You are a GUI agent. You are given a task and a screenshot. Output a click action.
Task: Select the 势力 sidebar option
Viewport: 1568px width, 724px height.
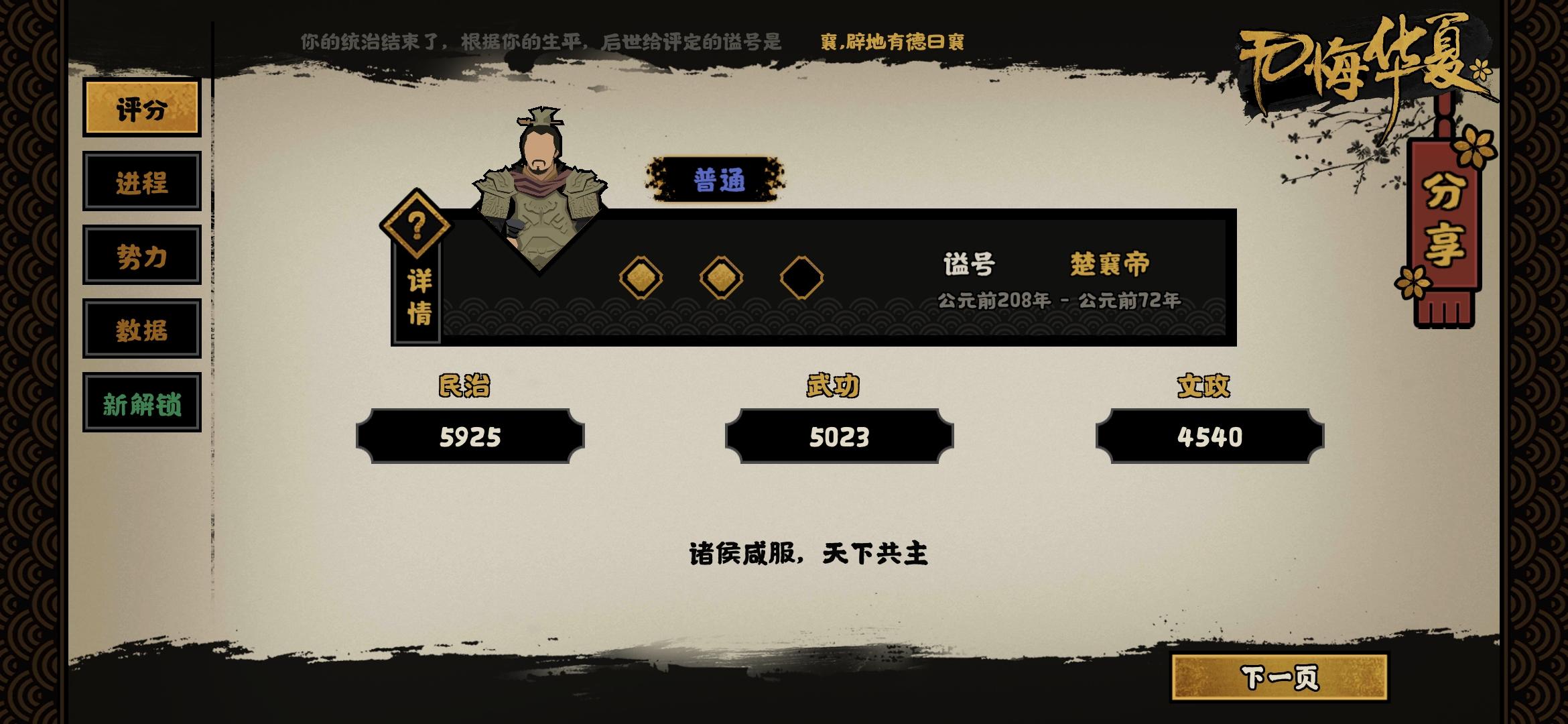click(x=142, y=255)
